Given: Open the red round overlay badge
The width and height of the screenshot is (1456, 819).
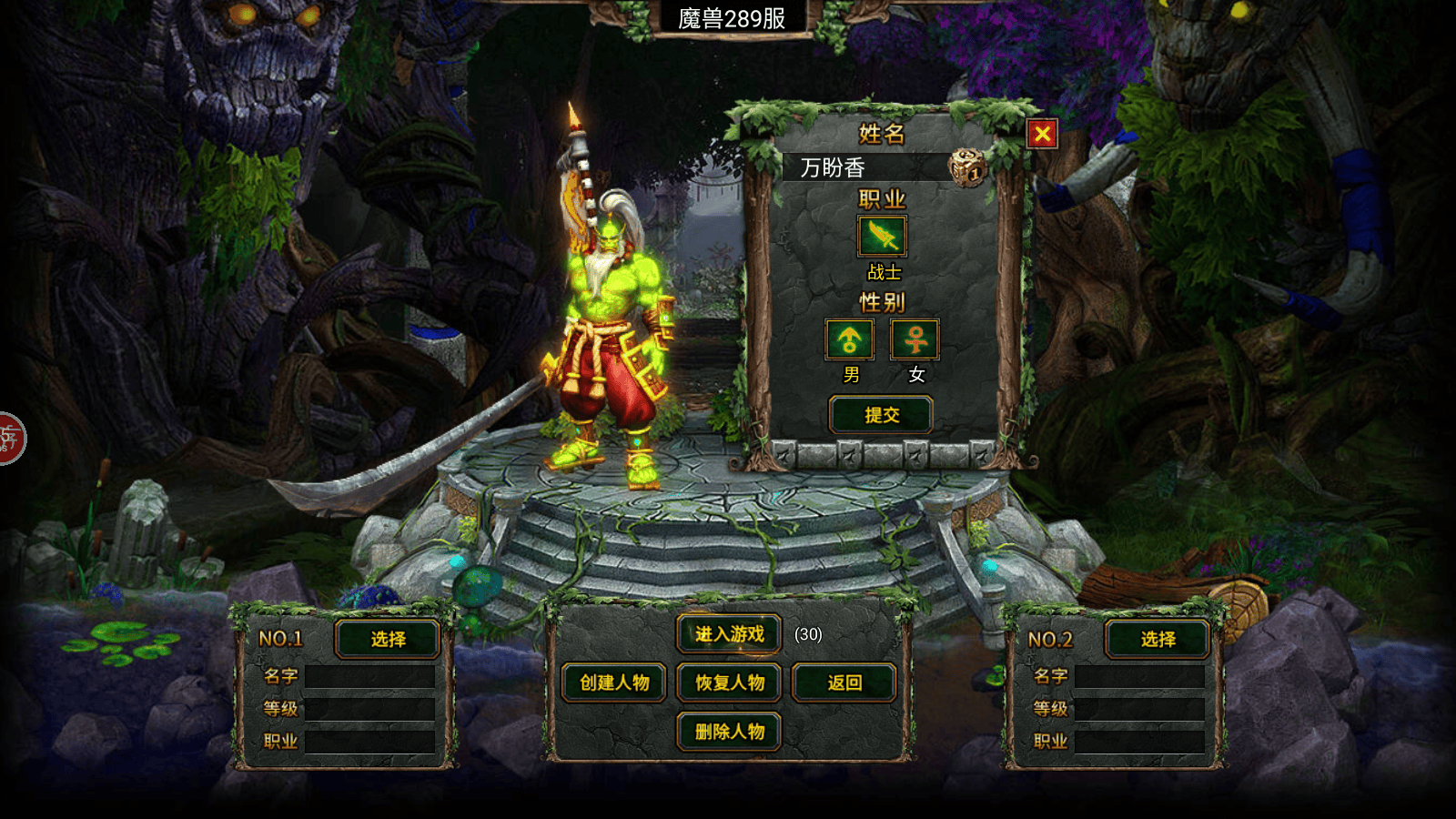Looking at the screenshot, I should click(x=9, y=439).
